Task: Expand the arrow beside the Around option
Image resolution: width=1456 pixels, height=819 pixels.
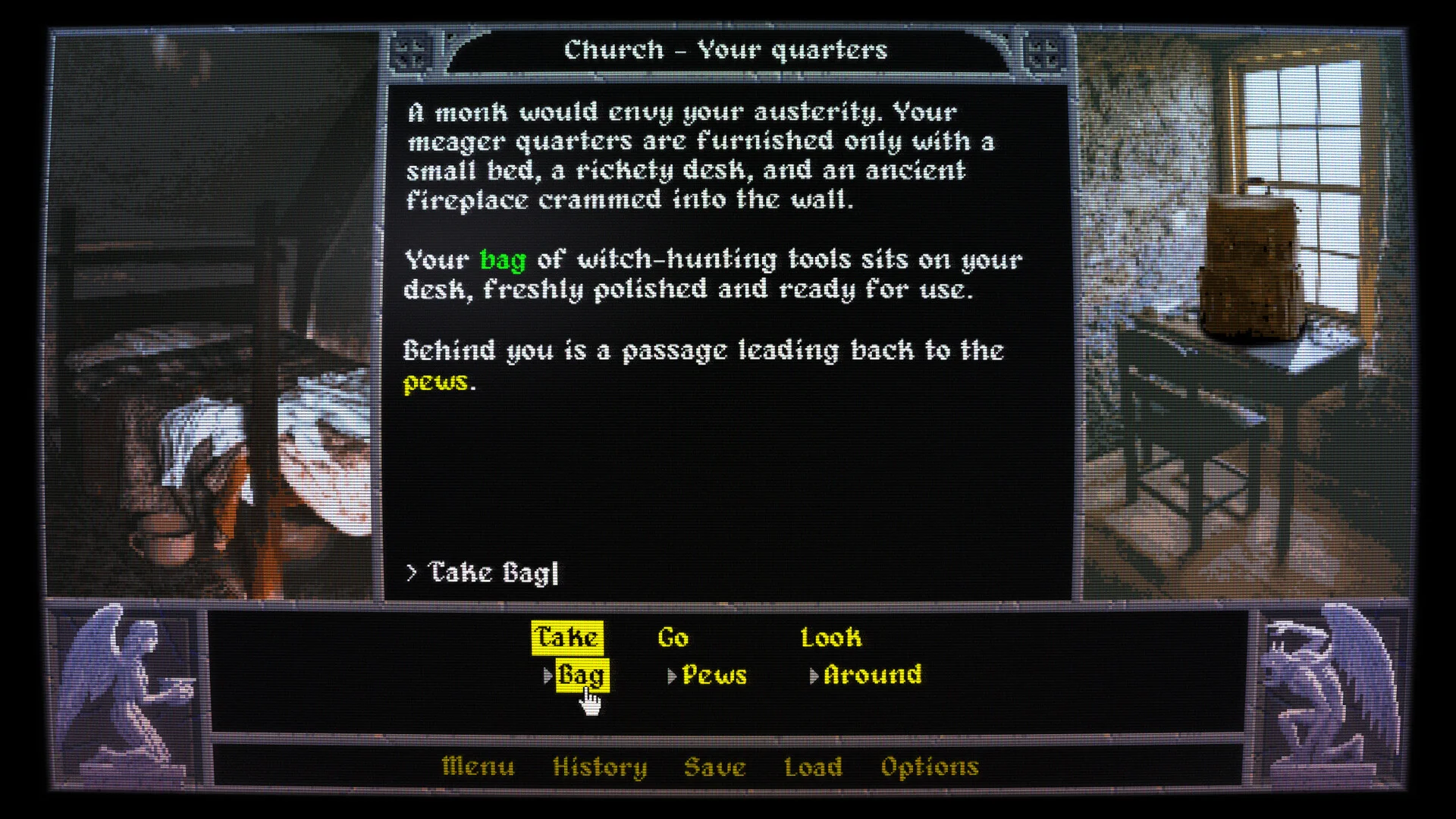Action: point(815,674)
